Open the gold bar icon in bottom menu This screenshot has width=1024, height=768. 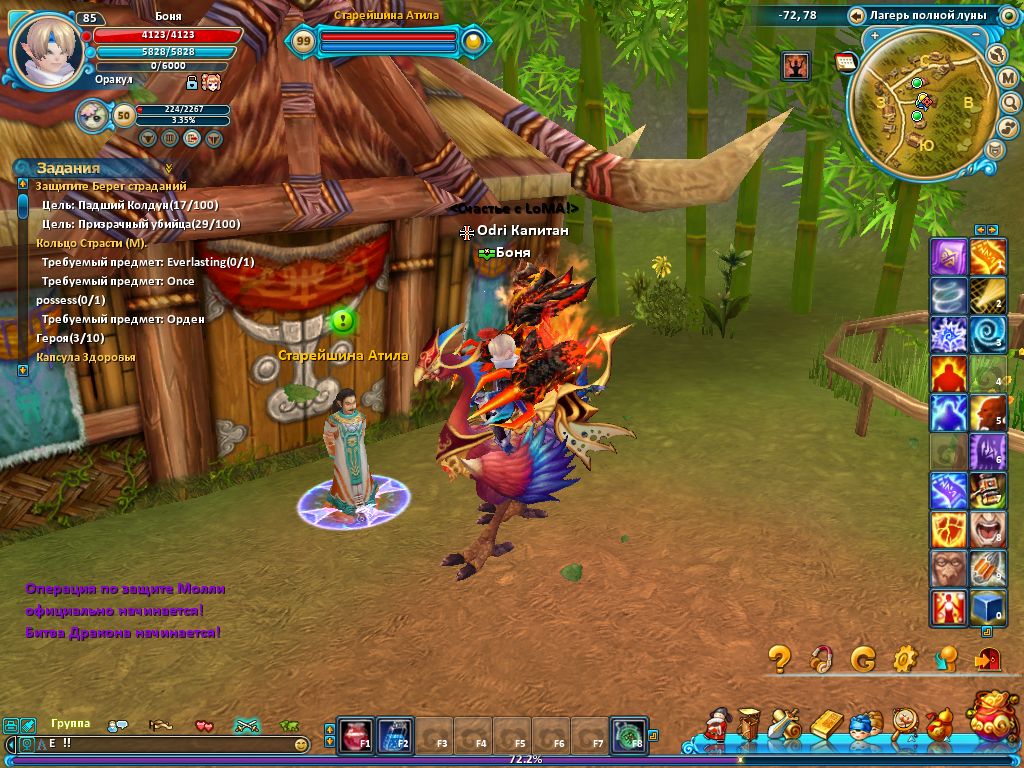827,726
